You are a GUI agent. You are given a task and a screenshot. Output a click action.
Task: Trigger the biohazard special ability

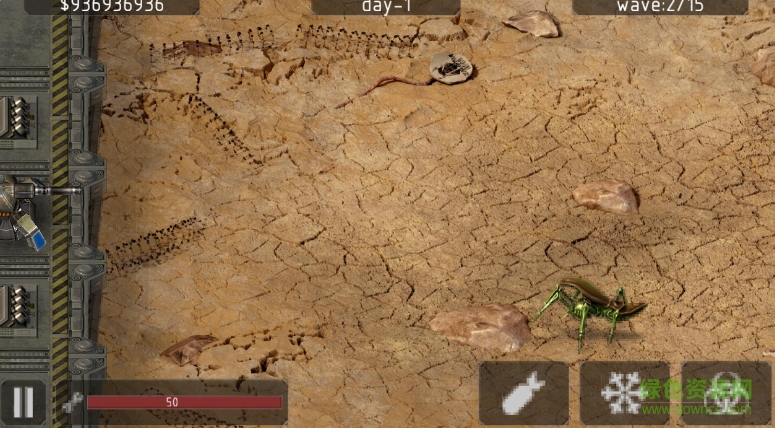(725, 393)
